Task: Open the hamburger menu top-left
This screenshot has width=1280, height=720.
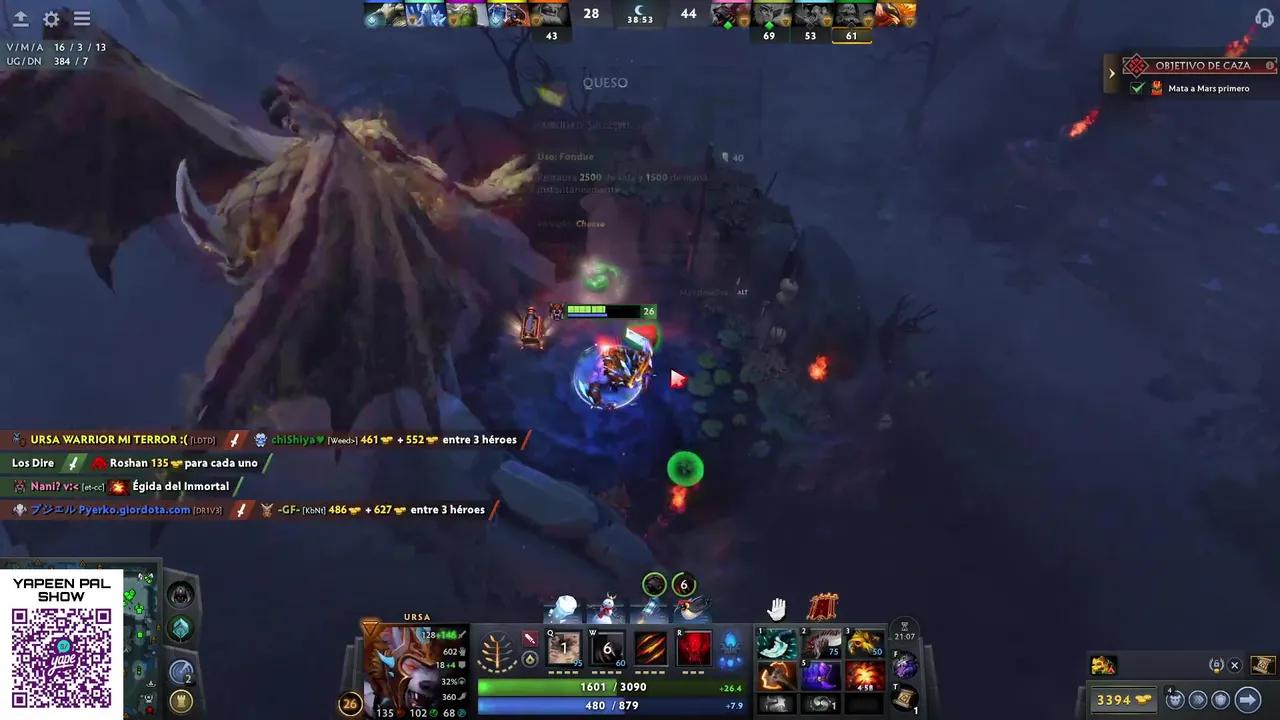Action: 82,18
